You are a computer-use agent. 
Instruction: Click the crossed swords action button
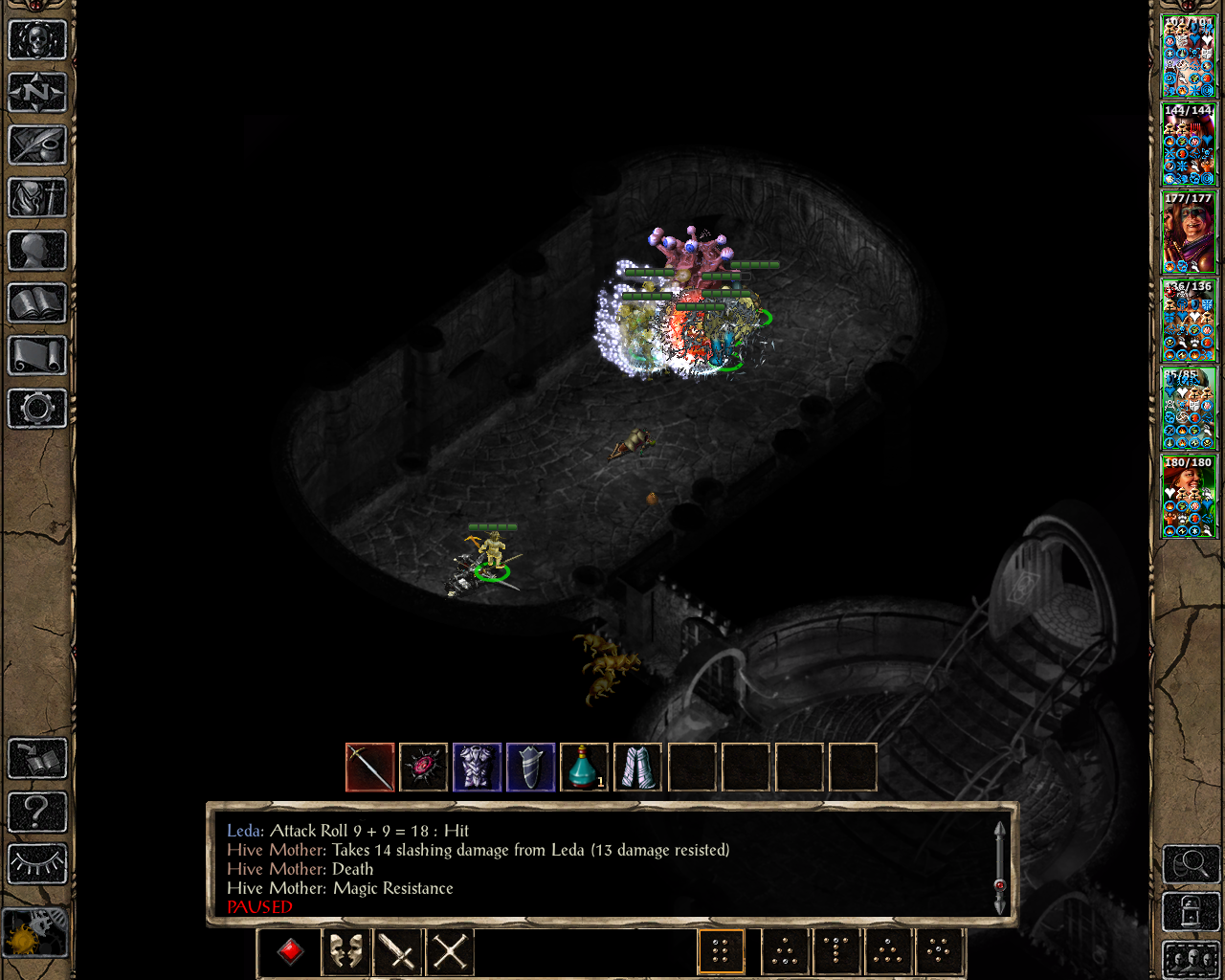450,952
